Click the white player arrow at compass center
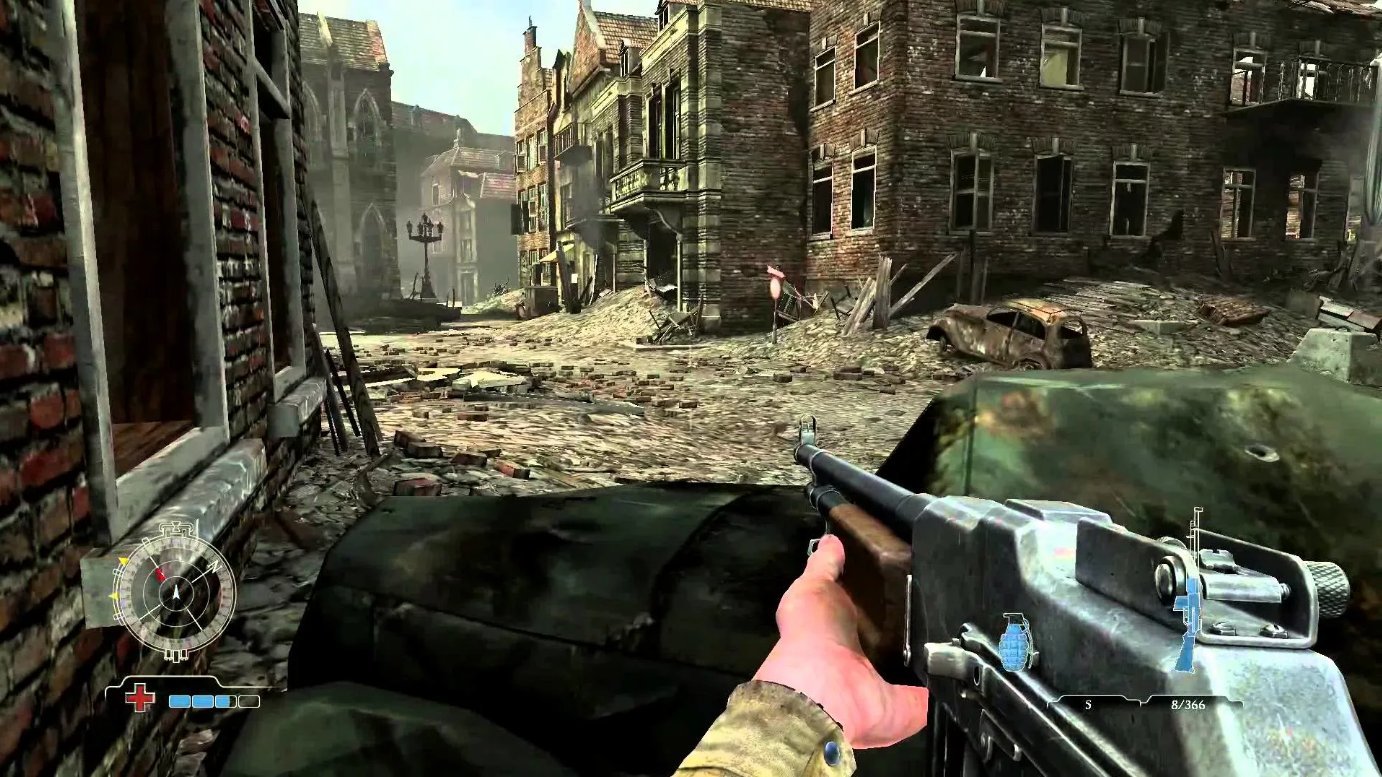The height and width of the screenshot is (777, 1382). (176, 593)
